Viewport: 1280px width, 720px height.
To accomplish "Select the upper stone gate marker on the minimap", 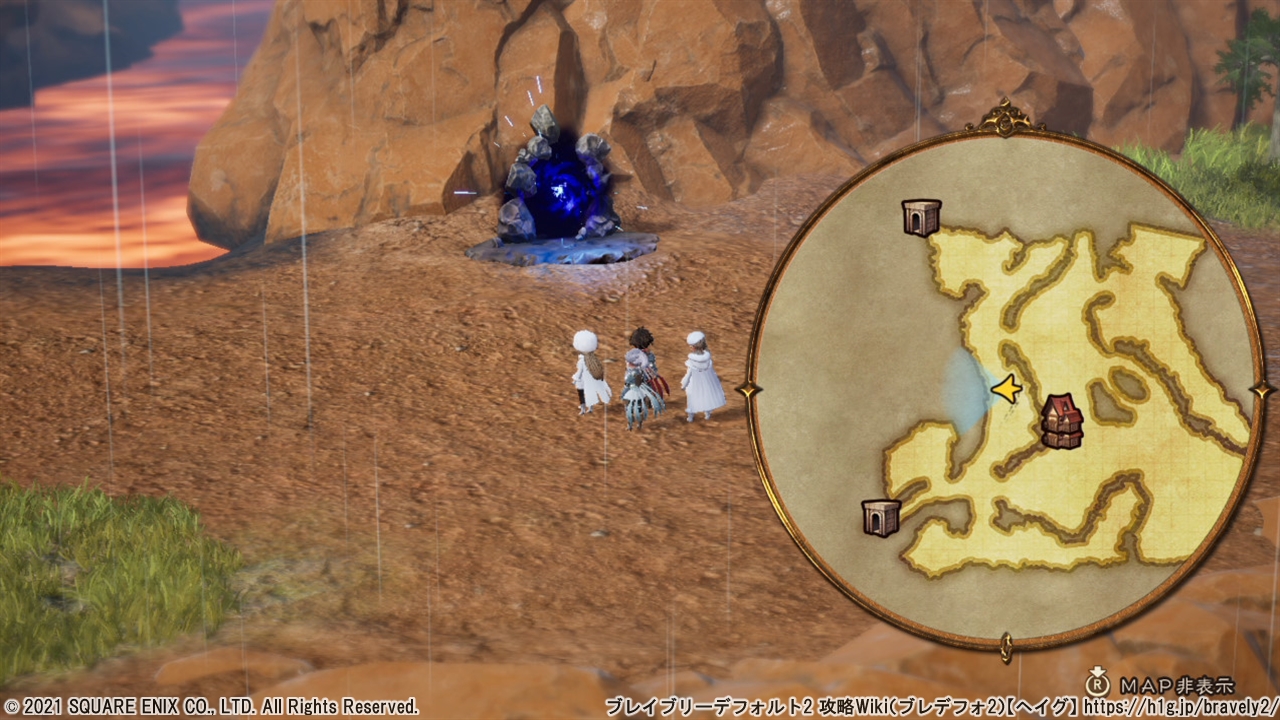I will (921, 216).
